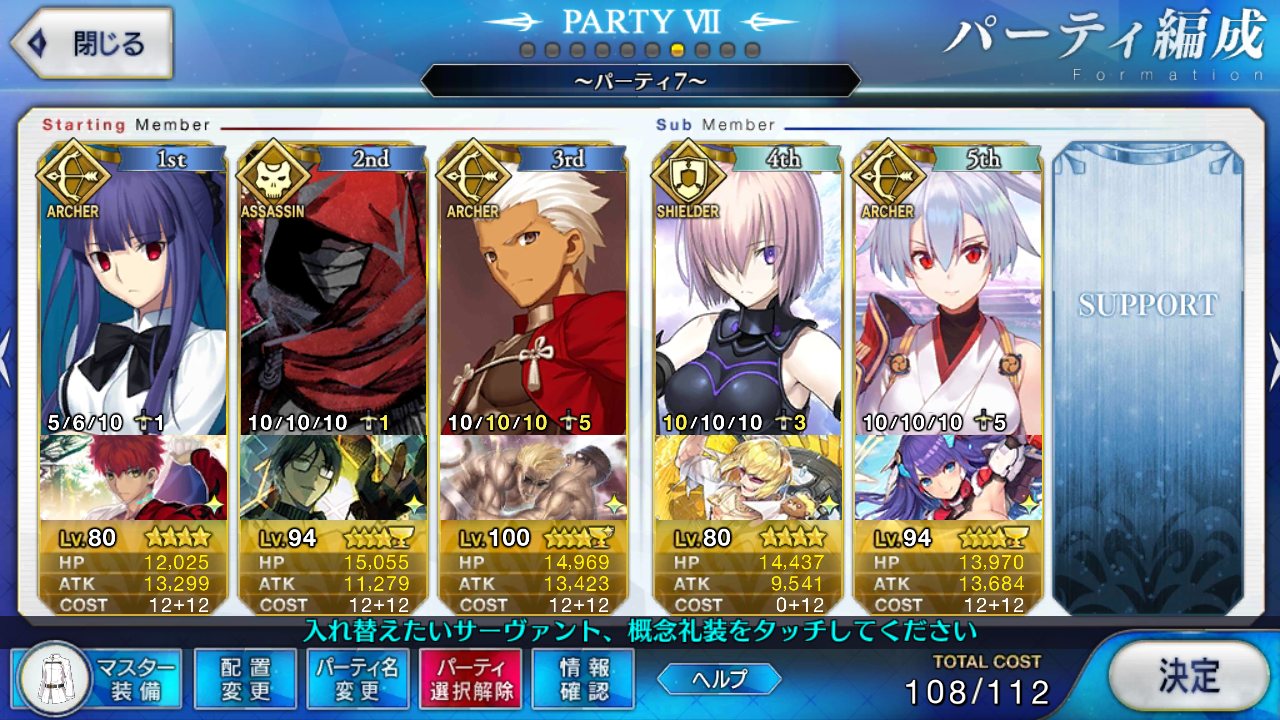Close the formation screen with 閉じる

(x=90, y=44)
